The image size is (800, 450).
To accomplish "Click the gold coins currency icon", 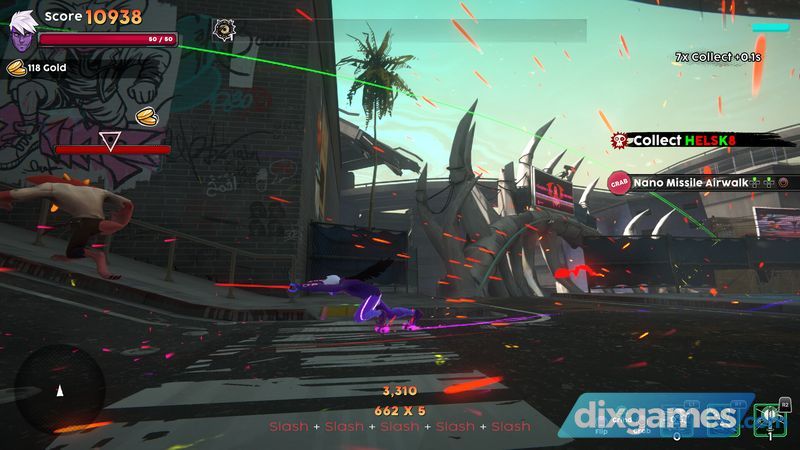I will click(17, 68).
